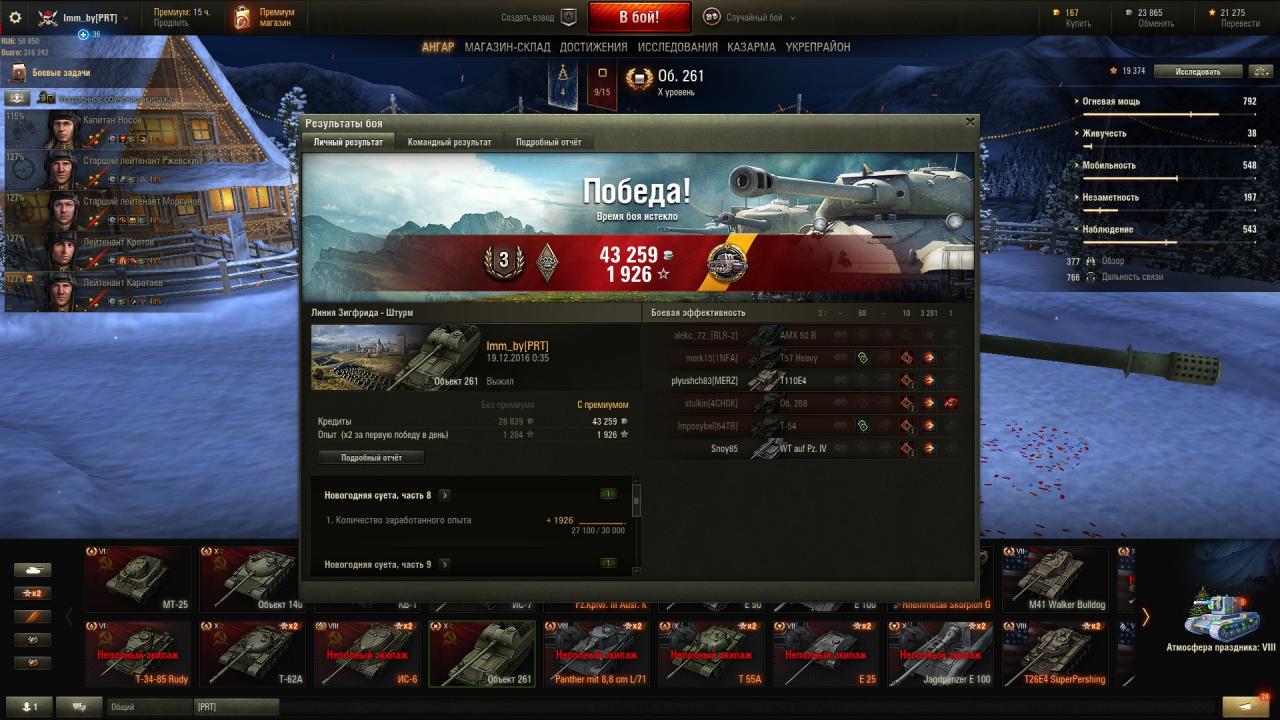Image resolution: width=1280 pixels, height=720 pixels.
Task: Click the Подробный отчёт button under credits
Action: coord(371,457)
